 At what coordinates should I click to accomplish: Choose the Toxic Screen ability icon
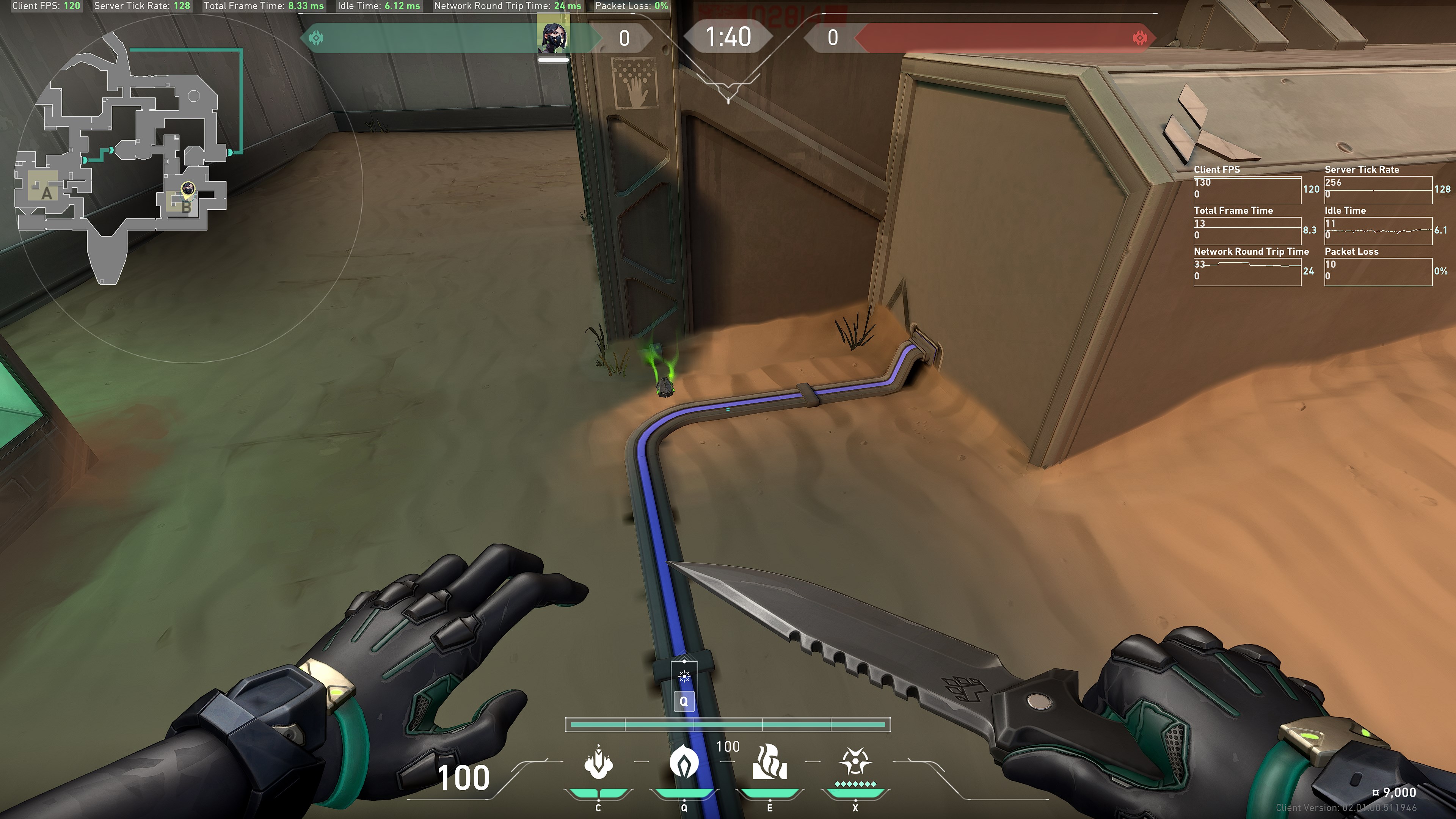[x=769, y=763]
